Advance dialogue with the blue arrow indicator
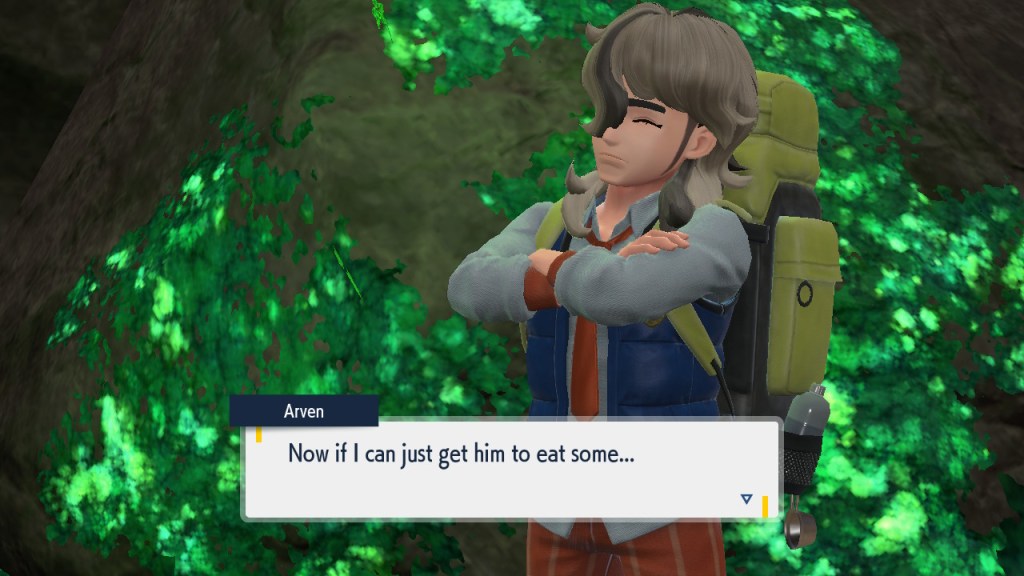The width and height of the screenshot is (1024, 576). [746, 498]
